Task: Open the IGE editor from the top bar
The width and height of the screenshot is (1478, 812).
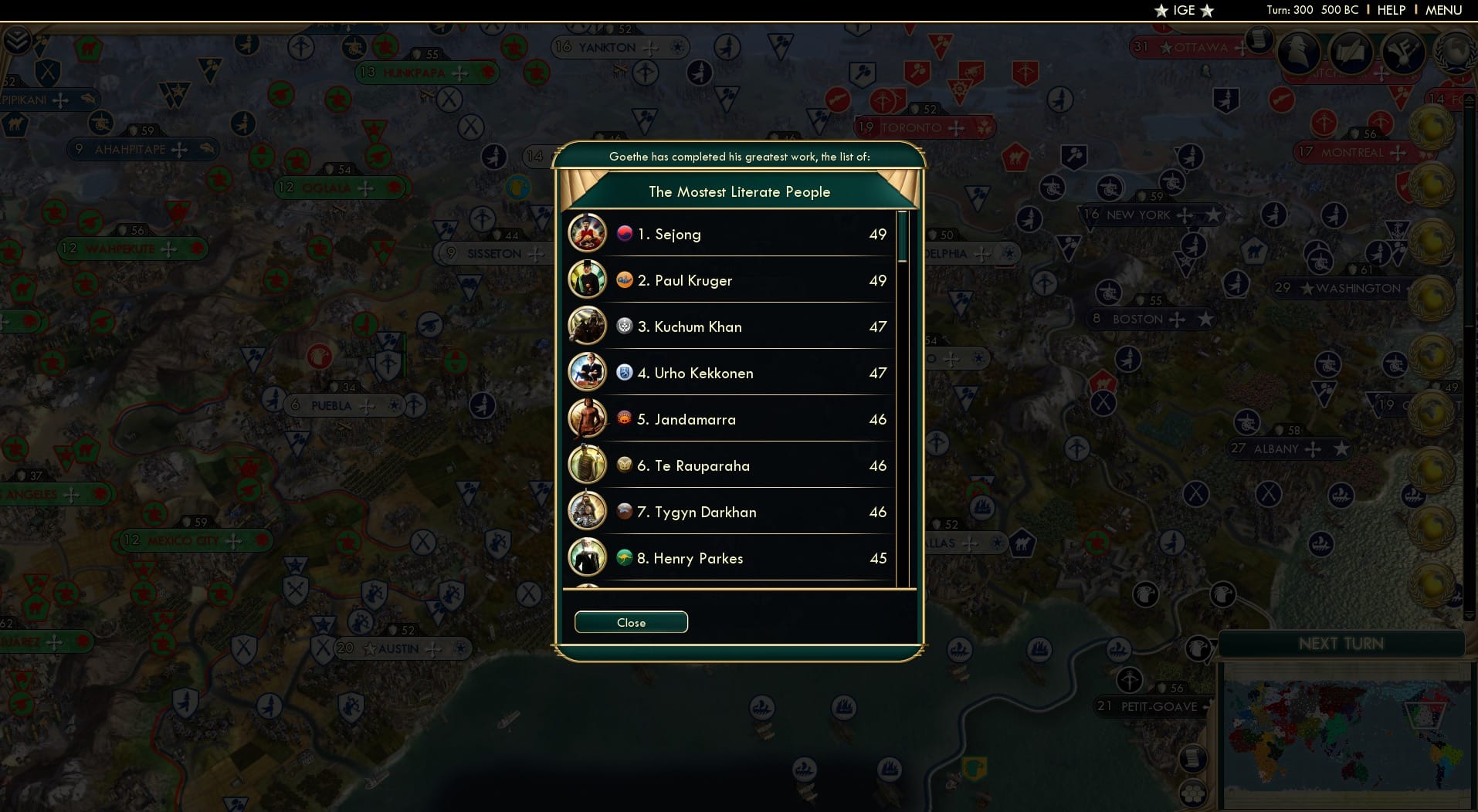Action: [x=1183, y=11]
